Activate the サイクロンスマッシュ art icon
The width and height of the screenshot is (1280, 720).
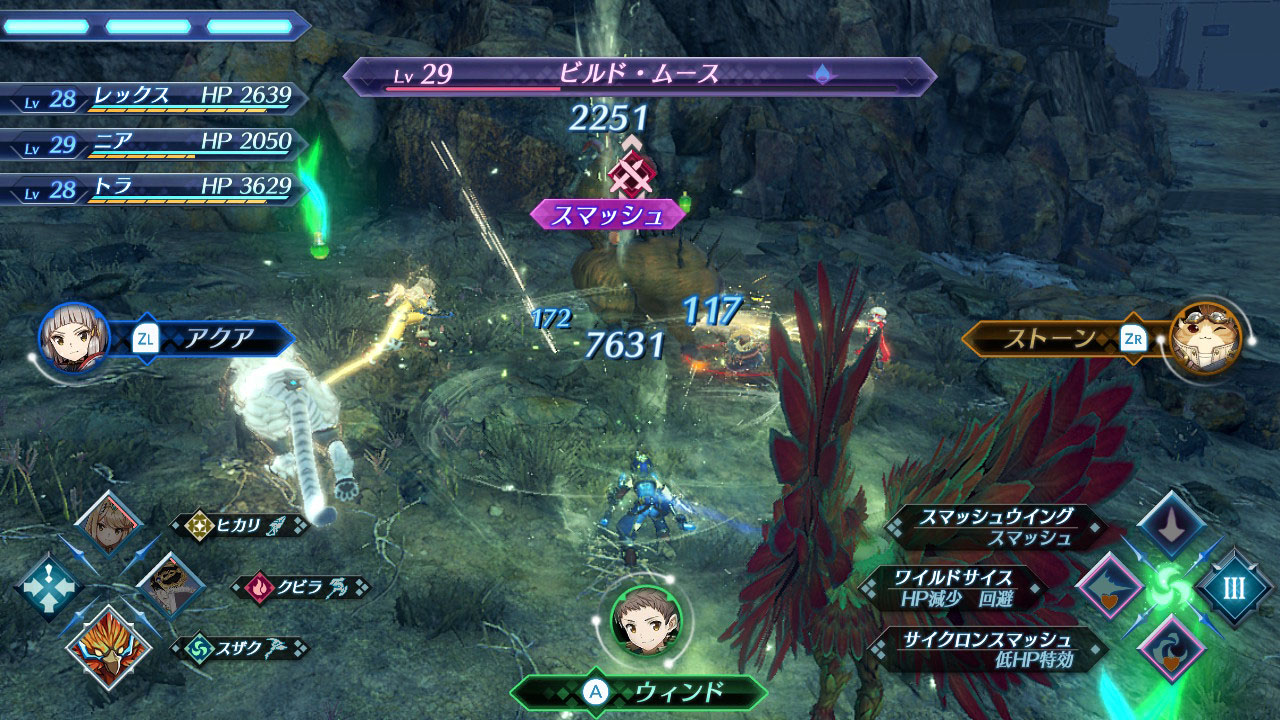pyautogui.click(x=1171, y=648)
